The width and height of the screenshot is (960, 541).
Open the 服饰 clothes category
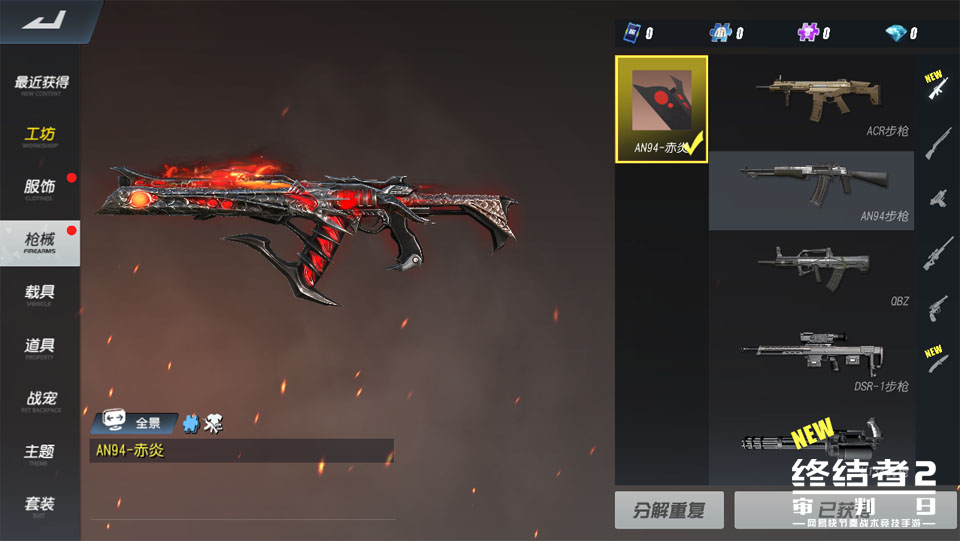[x=41, y=189]
